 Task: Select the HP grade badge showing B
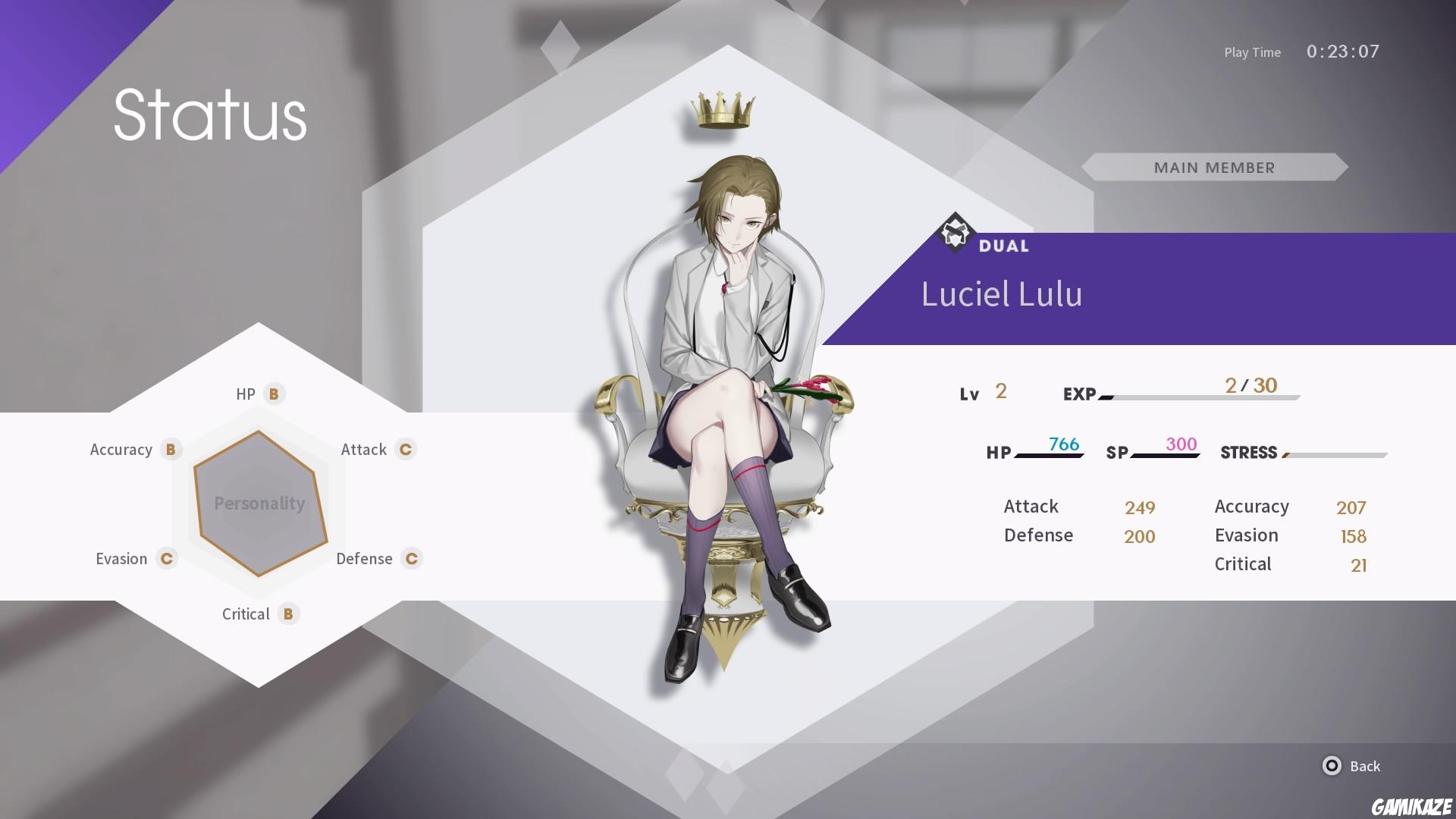(x=274, y=394)
